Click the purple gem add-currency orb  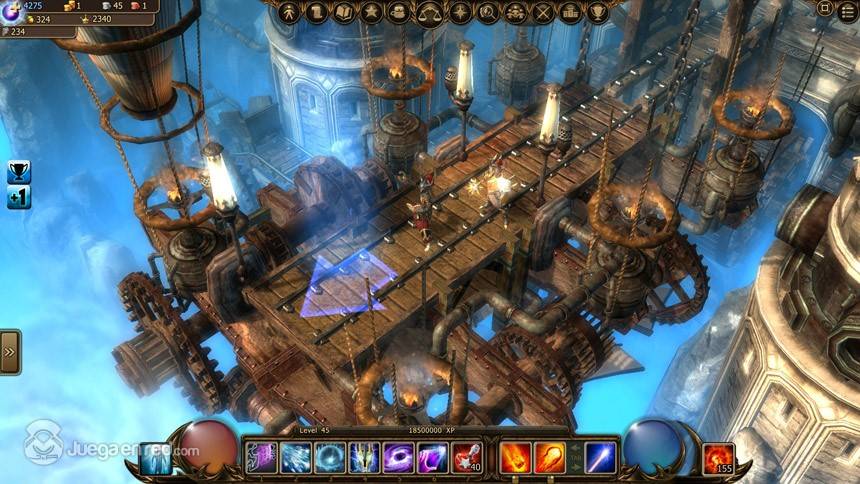tap(12, 11)
